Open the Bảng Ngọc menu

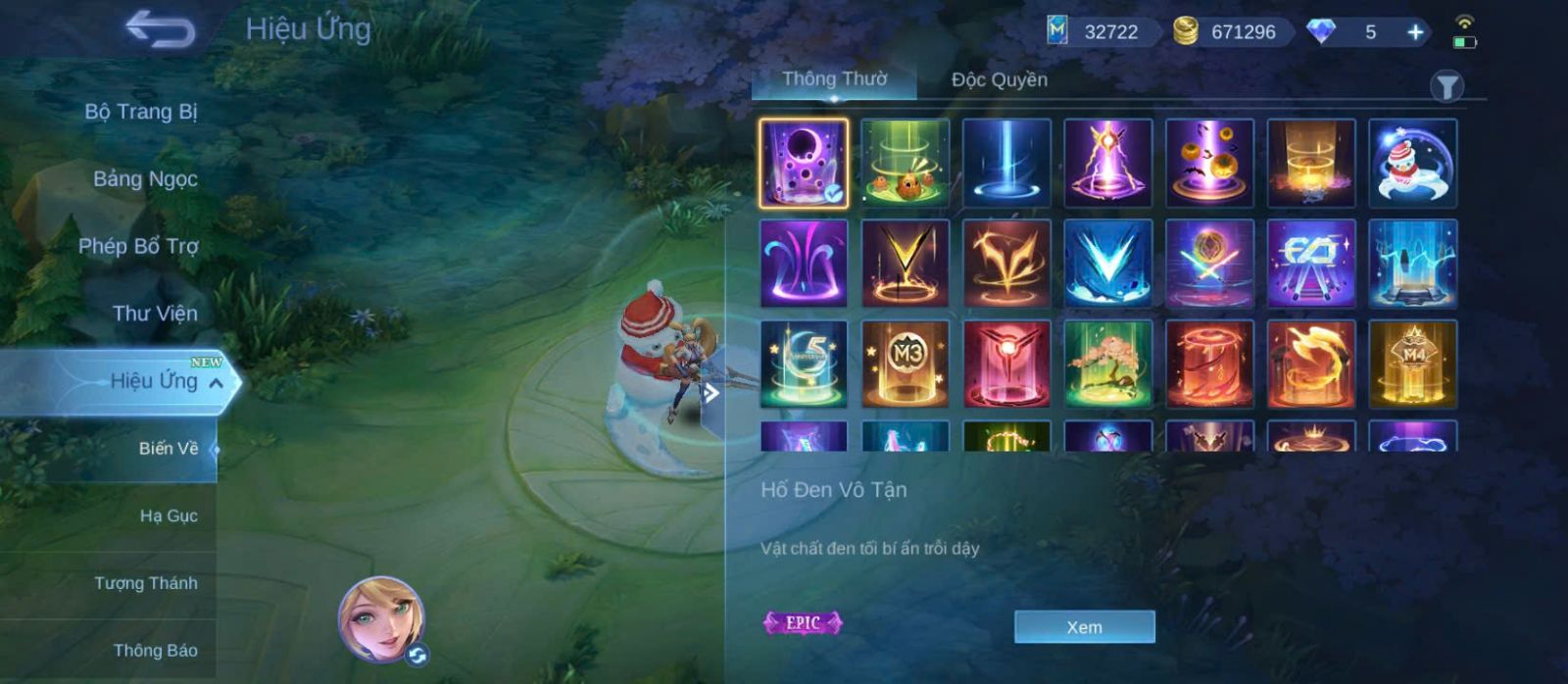pyautogui.click(x=145, y=178)
